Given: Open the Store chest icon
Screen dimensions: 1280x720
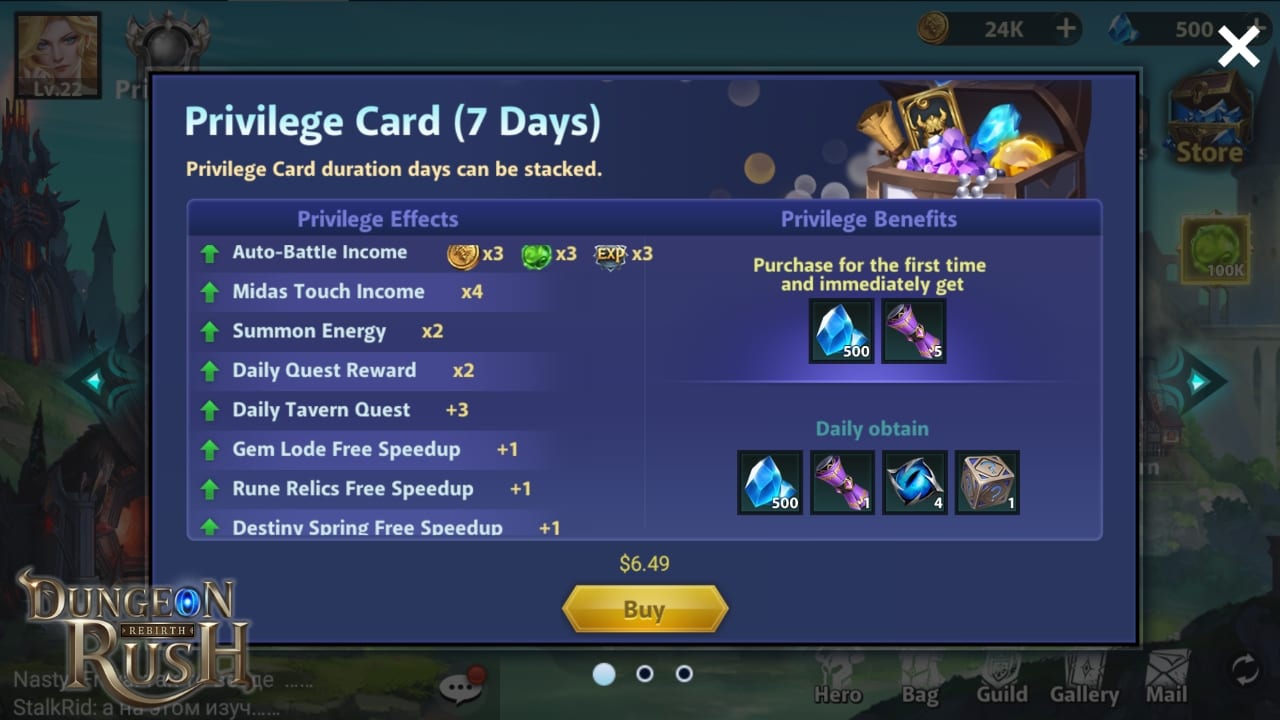Looking at the screenshot, I should click(x=1209, y=118).
